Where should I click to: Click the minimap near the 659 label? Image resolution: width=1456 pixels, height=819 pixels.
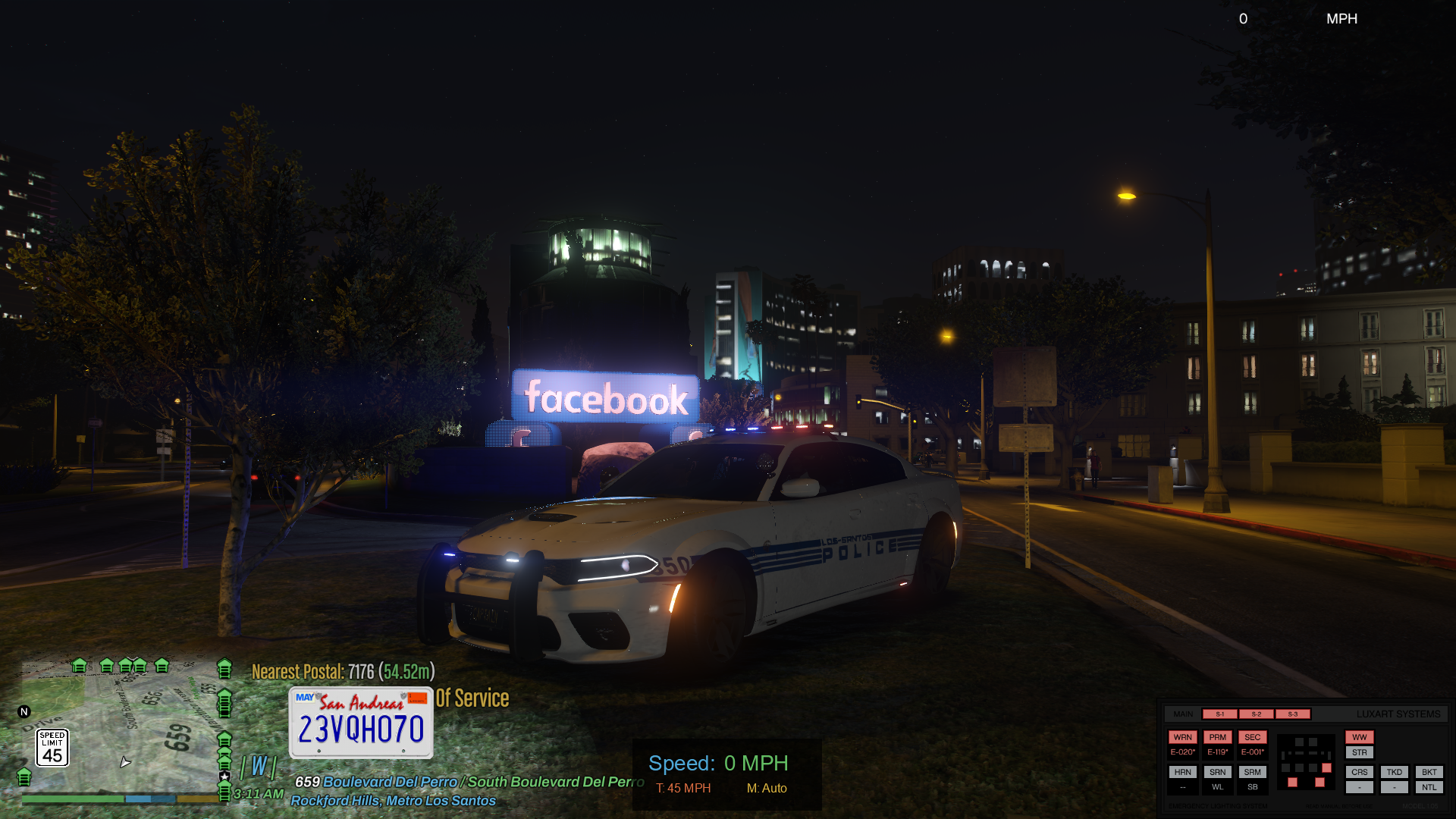[x=178, y=736]
